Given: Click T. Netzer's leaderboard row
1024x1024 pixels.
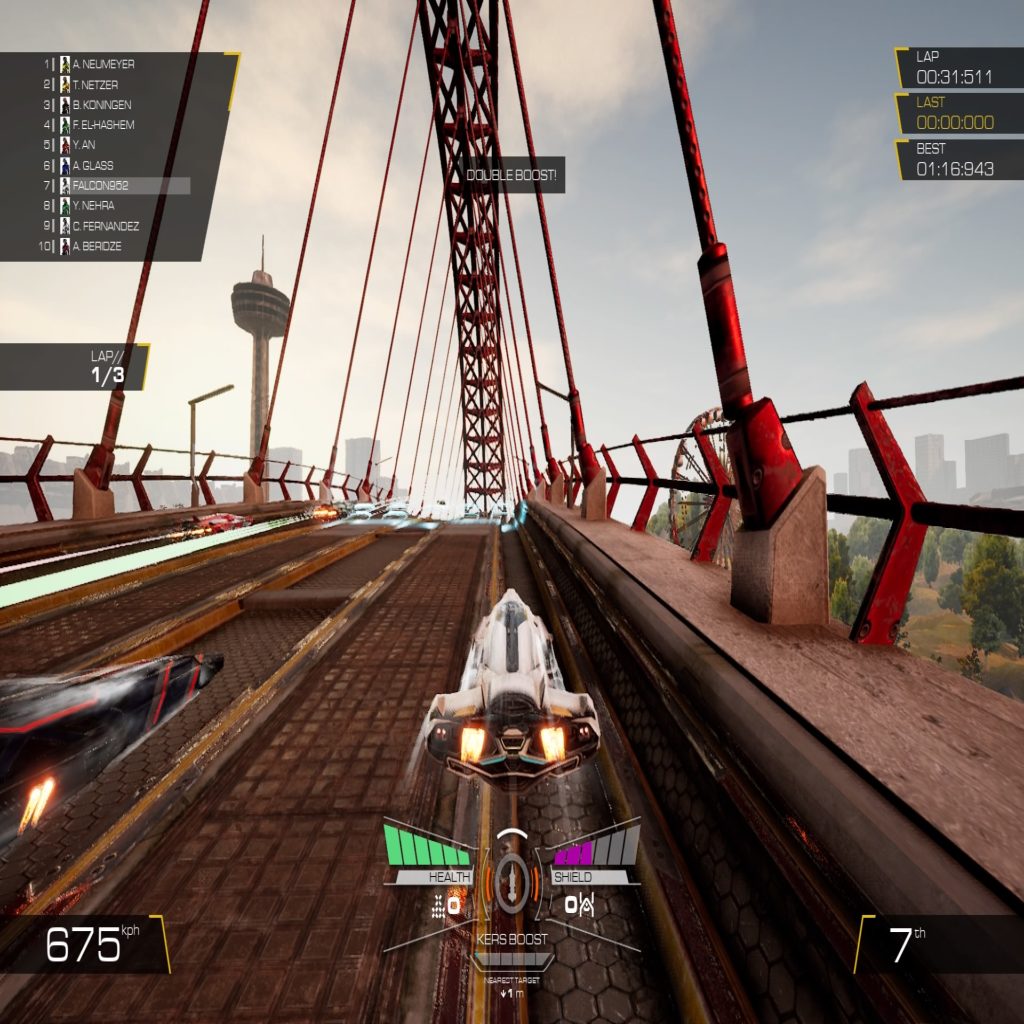Looking at the screenshot, I should [x=95, y=85].
